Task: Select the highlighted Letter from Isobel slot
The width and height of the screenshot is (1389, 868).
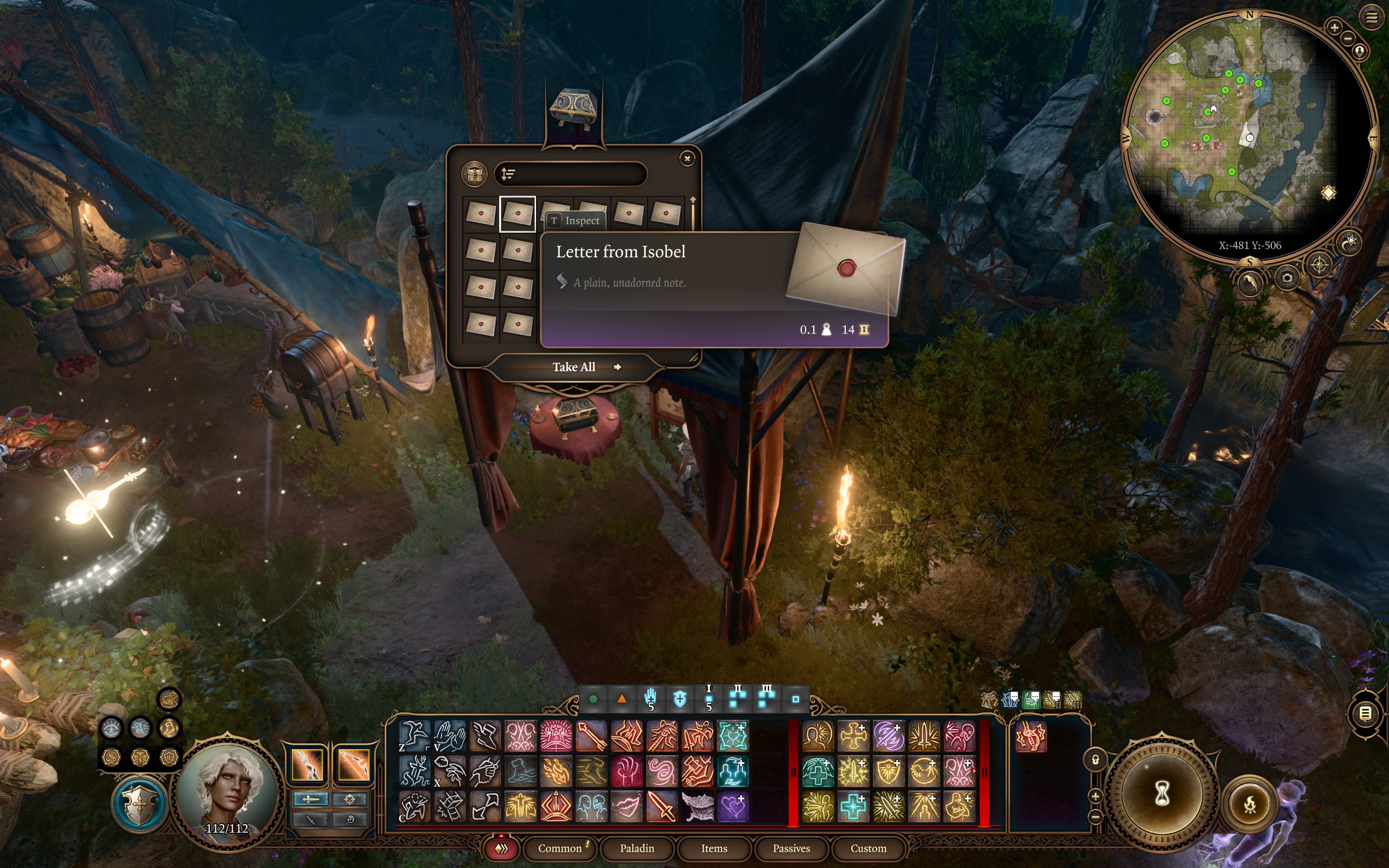Action: [x=517, y=214]
